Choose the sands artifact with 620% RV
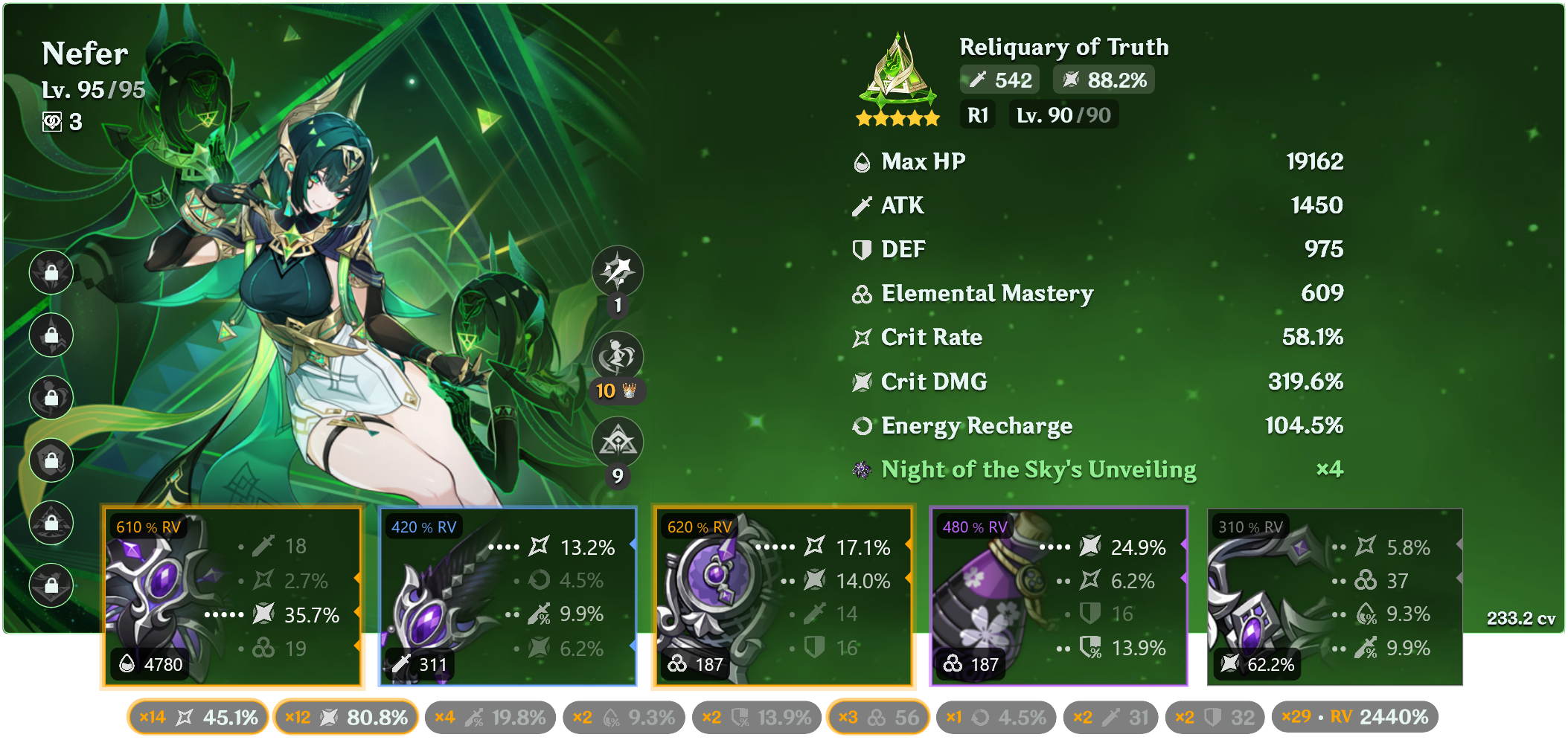This screenshot has width=1568, height=740. click(783, 596)
